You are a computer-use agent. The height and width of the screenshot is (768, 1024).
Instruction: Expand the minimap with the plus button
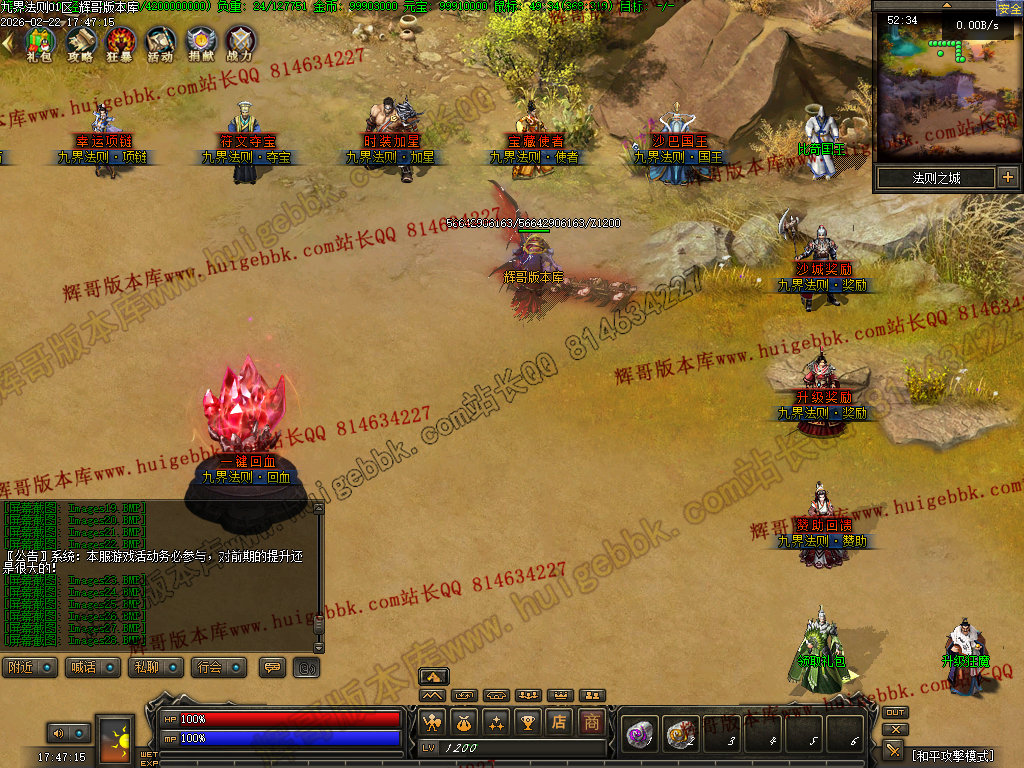[1007, 178]
